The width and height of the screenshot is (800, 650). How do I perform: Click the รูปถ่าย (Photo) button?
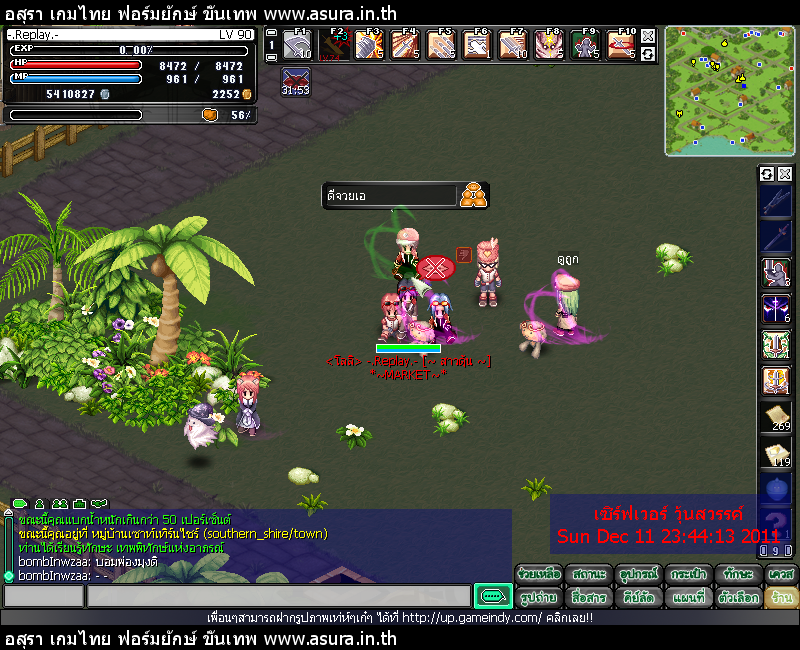pyautogui.click(x=540, y=597)
